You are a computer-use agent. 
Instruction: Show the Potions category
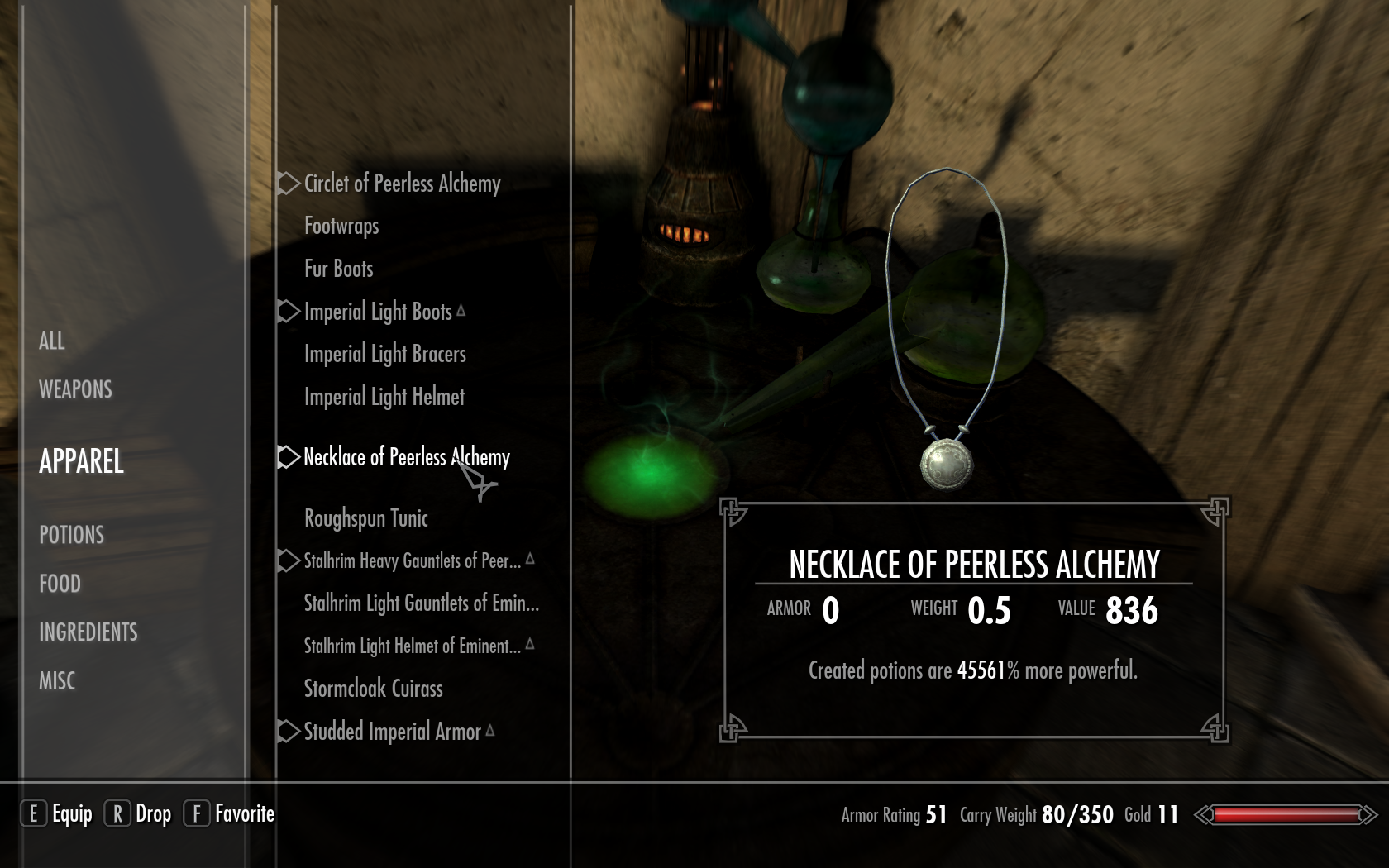tap(71, 535)
